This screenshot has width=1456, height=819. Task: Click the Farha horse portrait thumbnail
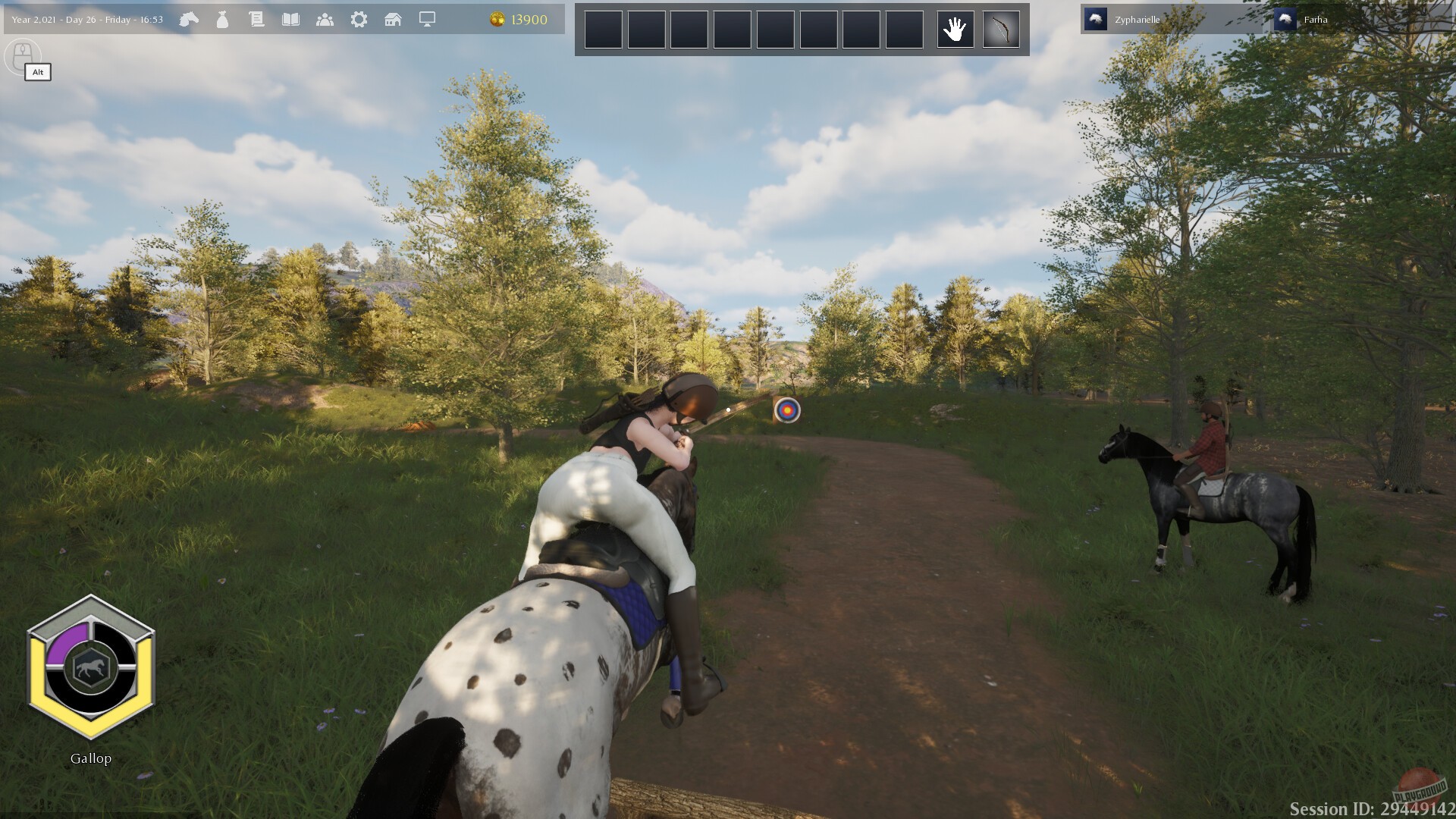(x=1285, y=20)
